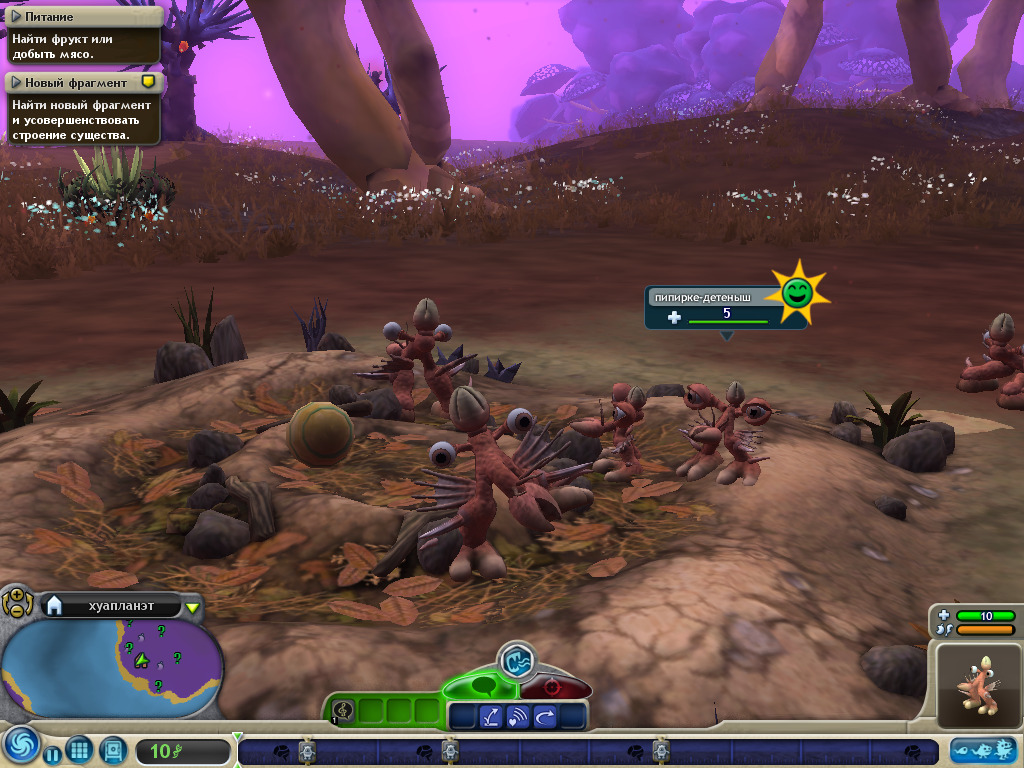Open the Sporepedia card button
The width and height of the screenshot is (1024, 768).
click(x=112, y=750)
